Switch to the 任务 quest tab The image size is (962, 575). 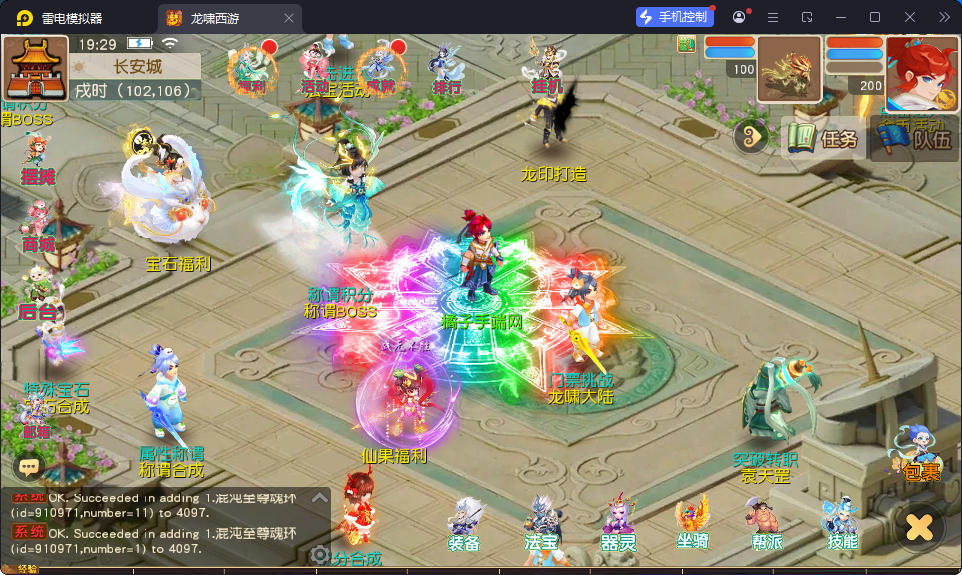tap(823, 138)
